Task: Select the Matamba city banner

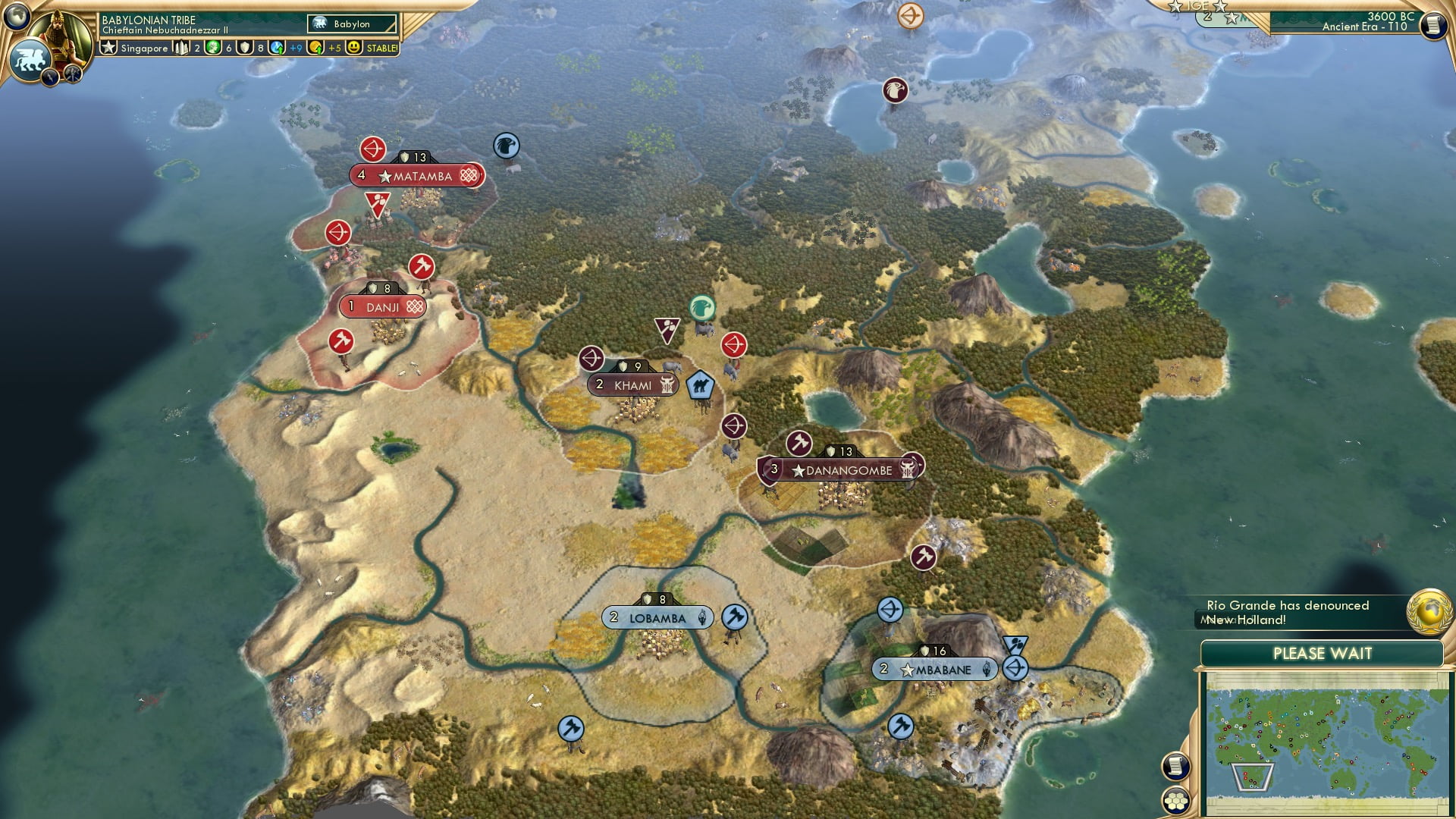Action: tap(415, 175)
